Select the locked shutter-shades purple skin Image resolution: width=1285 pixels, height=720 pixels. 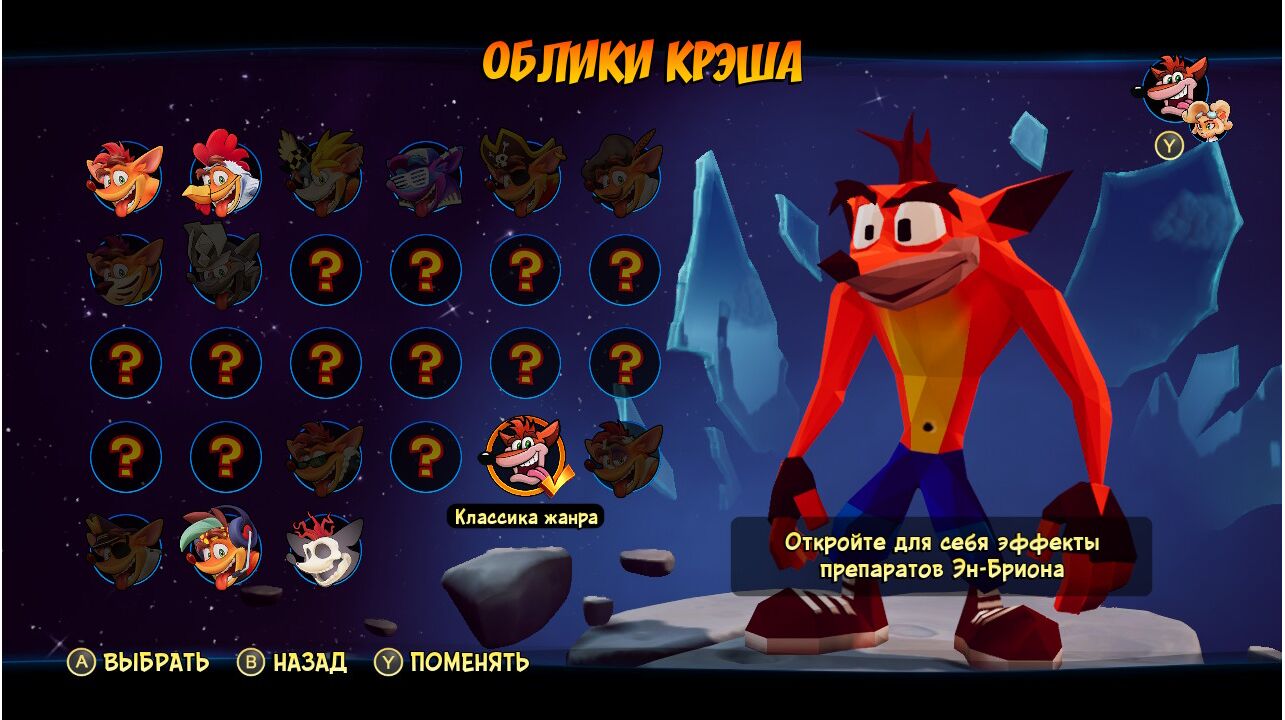(x=425, y=177)
